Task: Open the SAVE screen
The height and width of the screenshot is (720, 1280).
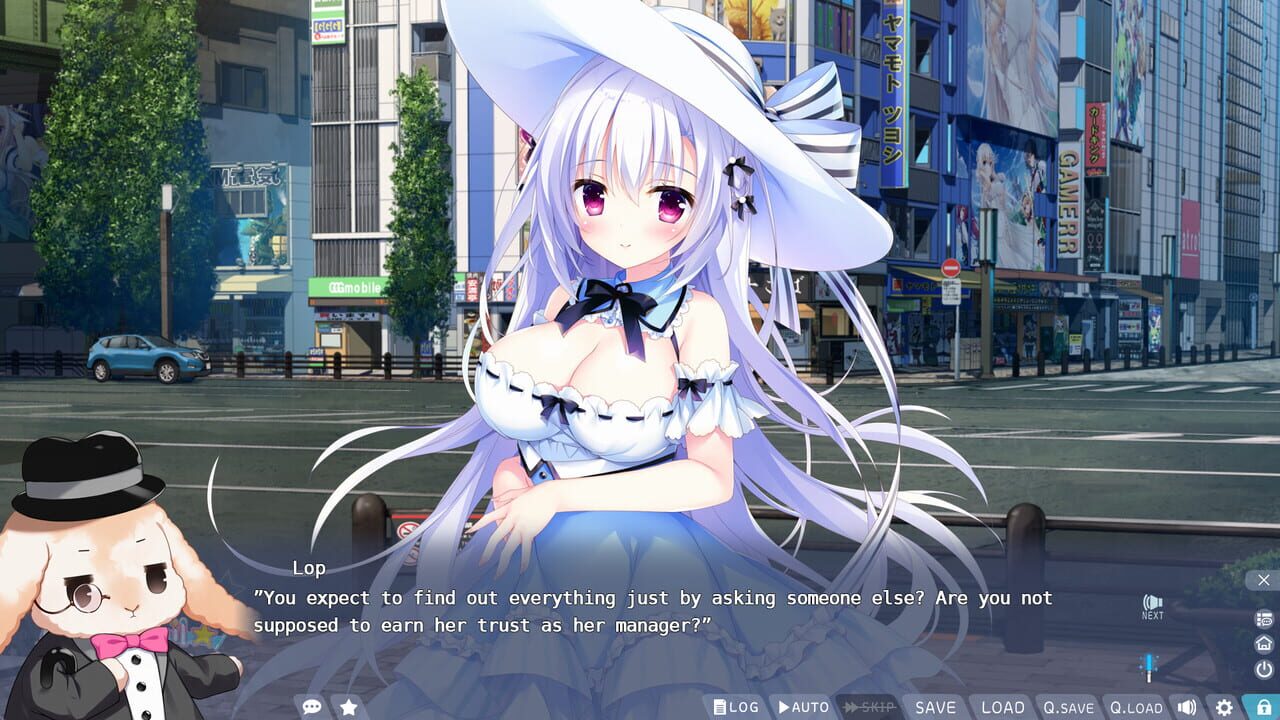Action: tap(935, 706)
